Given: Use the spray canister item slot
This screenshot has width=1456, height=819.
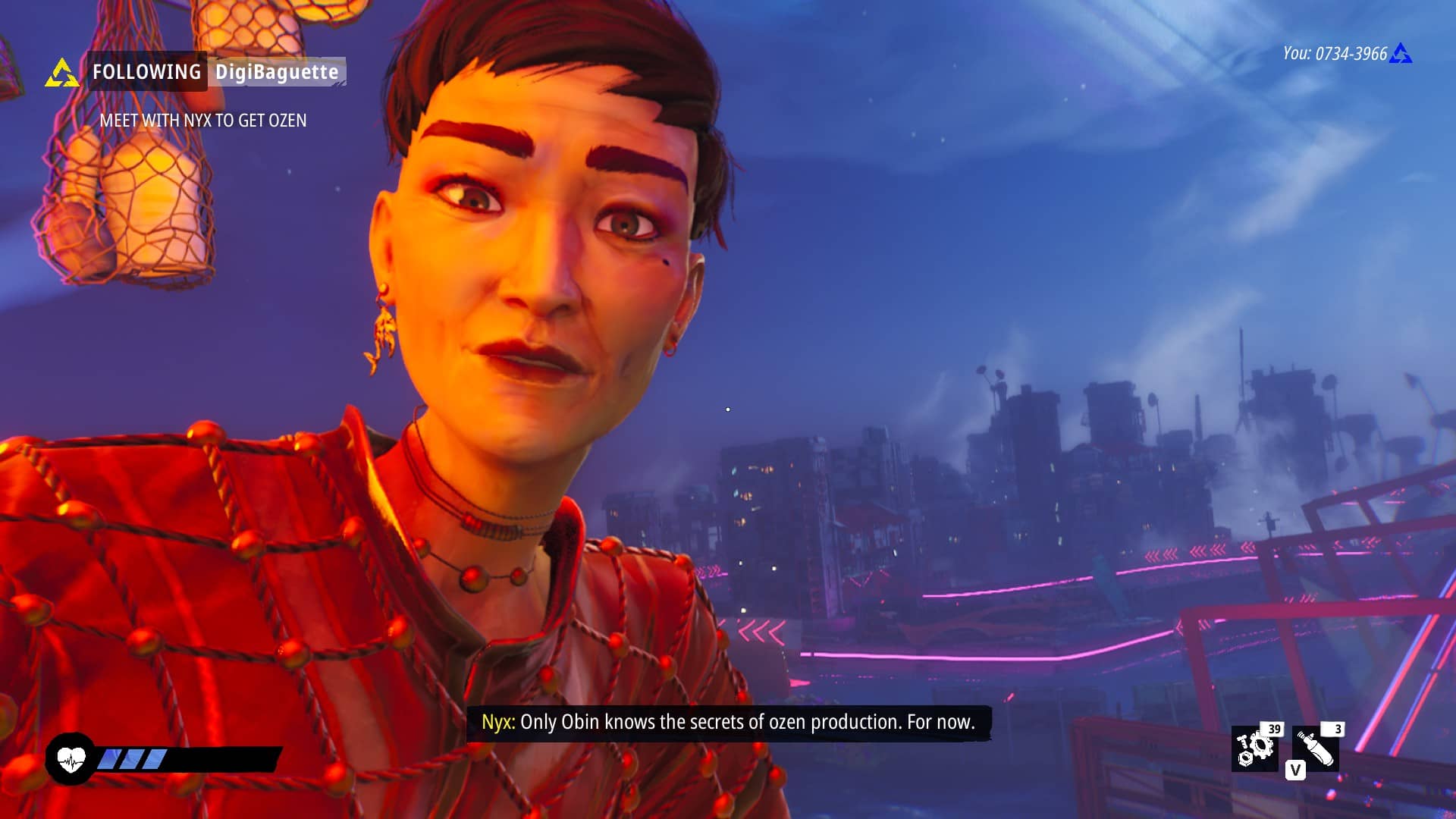Looking at the screenshot, I should (1316, 748).
